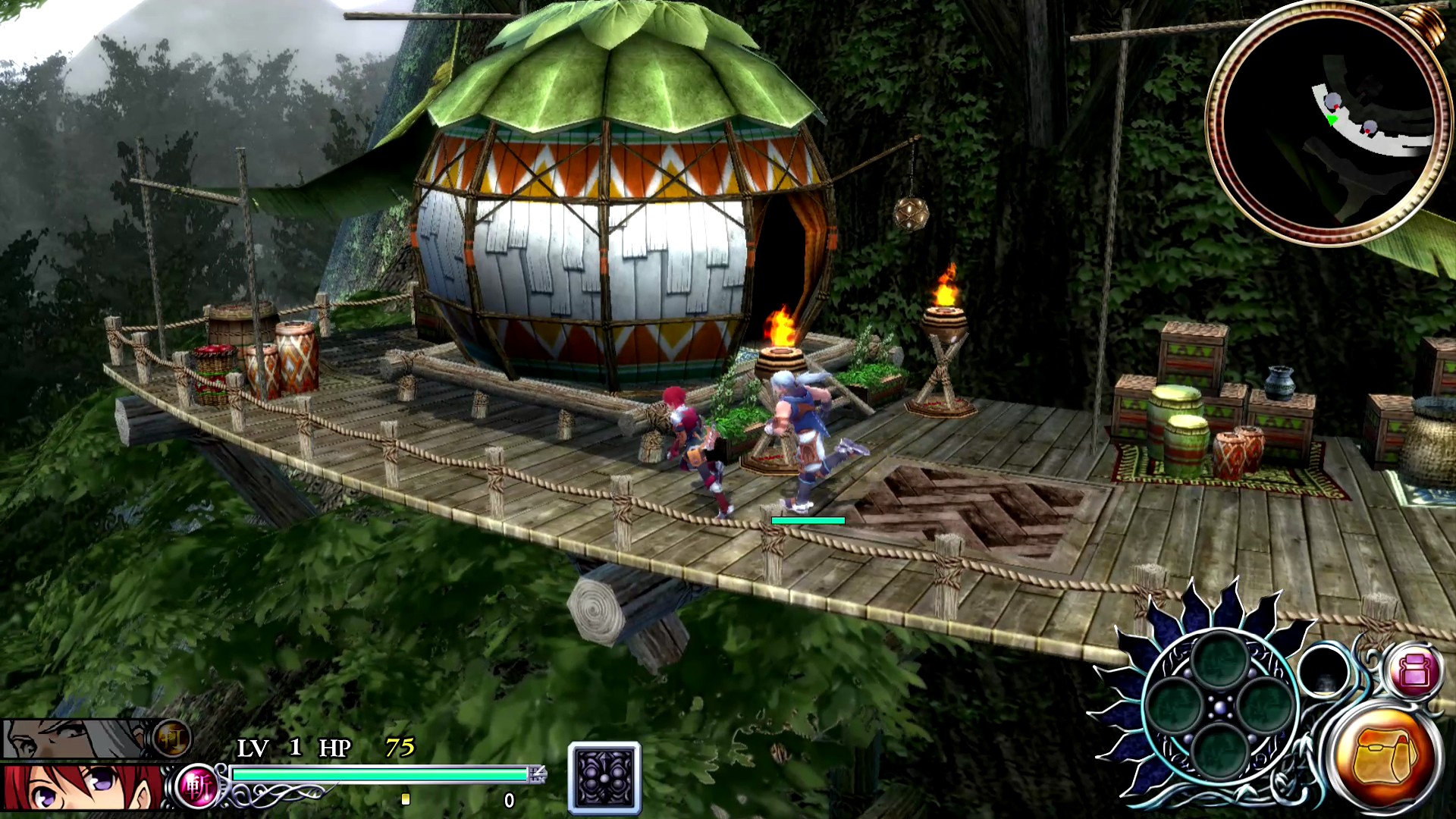Tap the ornate square item slot

point(604,777)
